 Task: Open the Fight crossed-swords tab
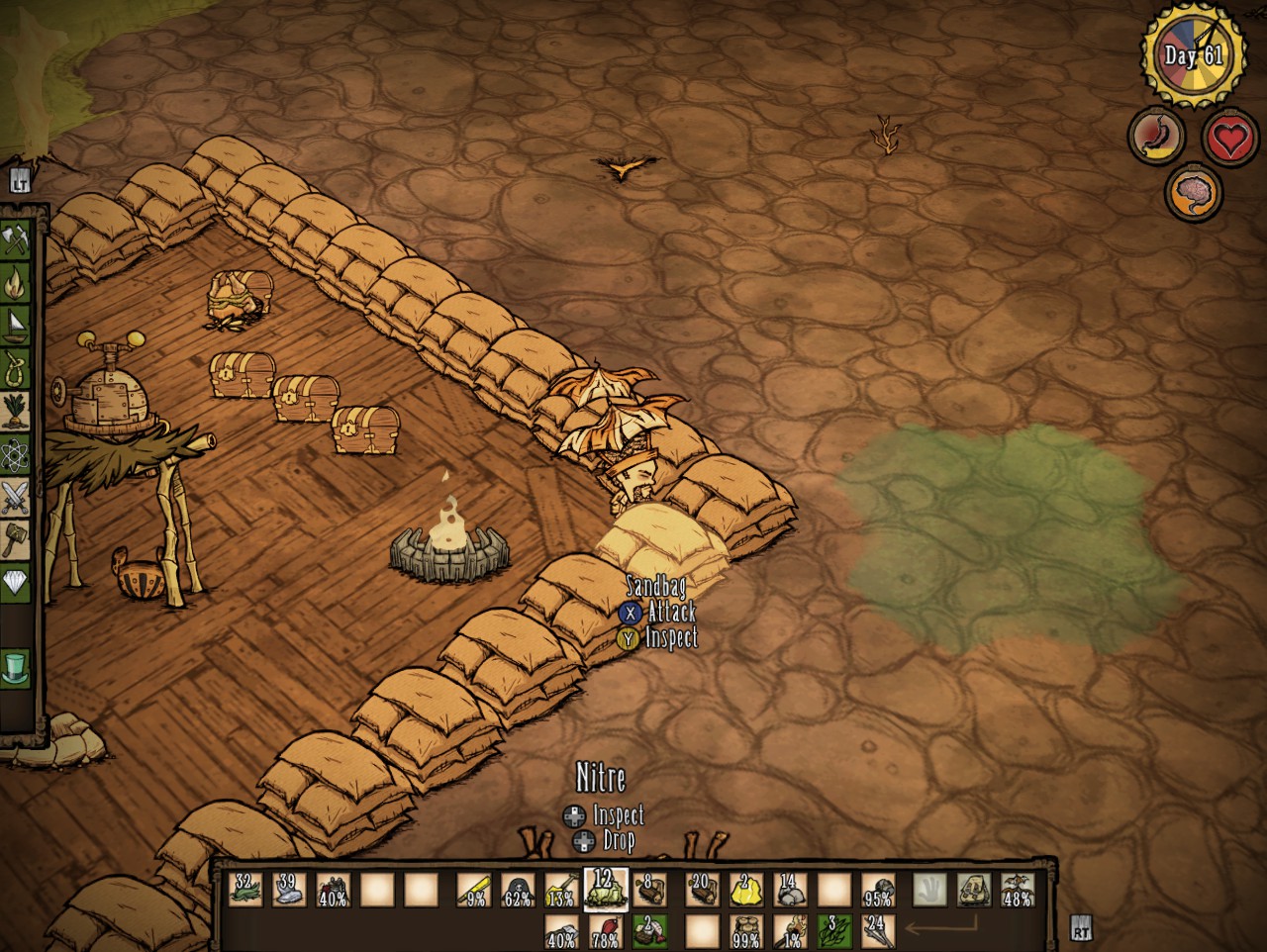click(x=16, y=496)
